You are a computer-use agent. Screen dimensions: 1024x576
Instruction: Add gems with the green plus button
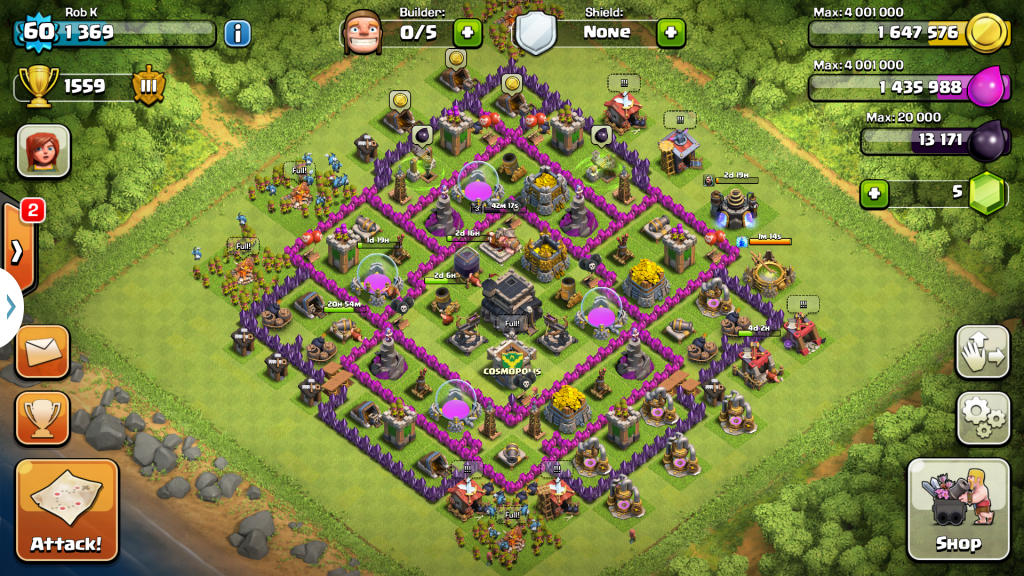pyautogui.click(x=874, y=192)
